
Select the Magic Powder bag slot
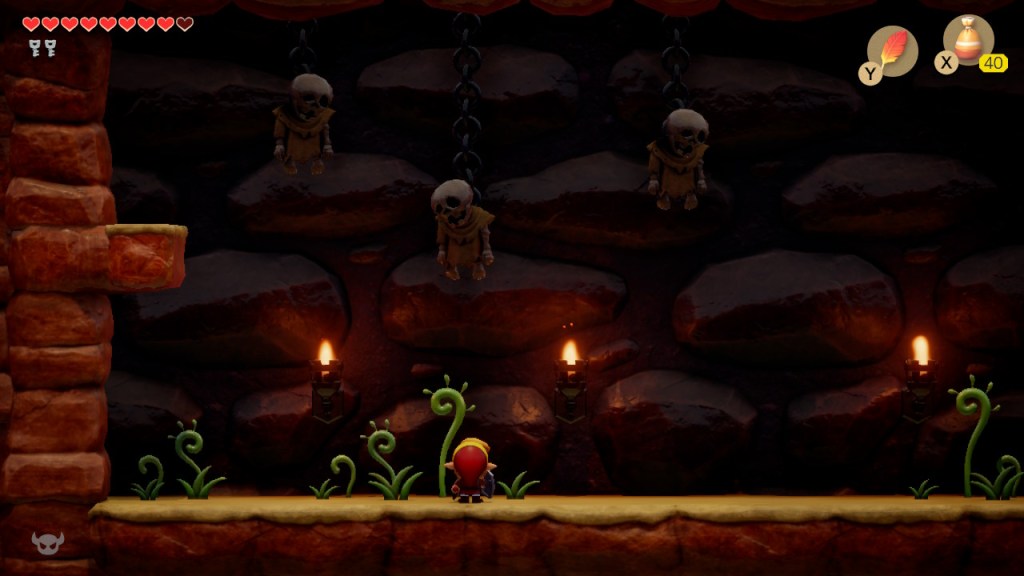pos(968,42)
